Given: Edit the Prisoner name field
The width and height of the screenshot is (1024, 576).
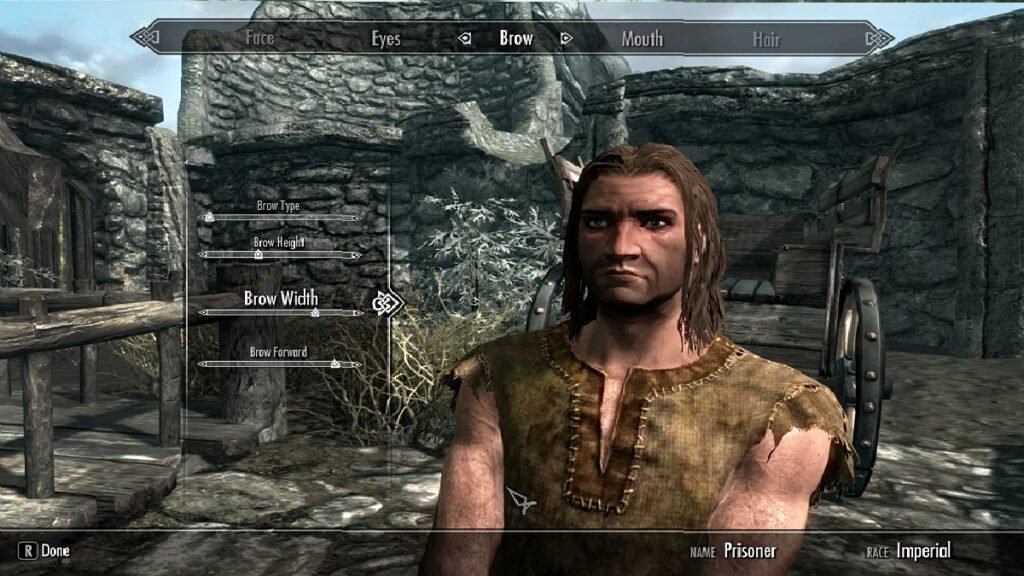Looking at the screenshot, I should tap(750, 551).
